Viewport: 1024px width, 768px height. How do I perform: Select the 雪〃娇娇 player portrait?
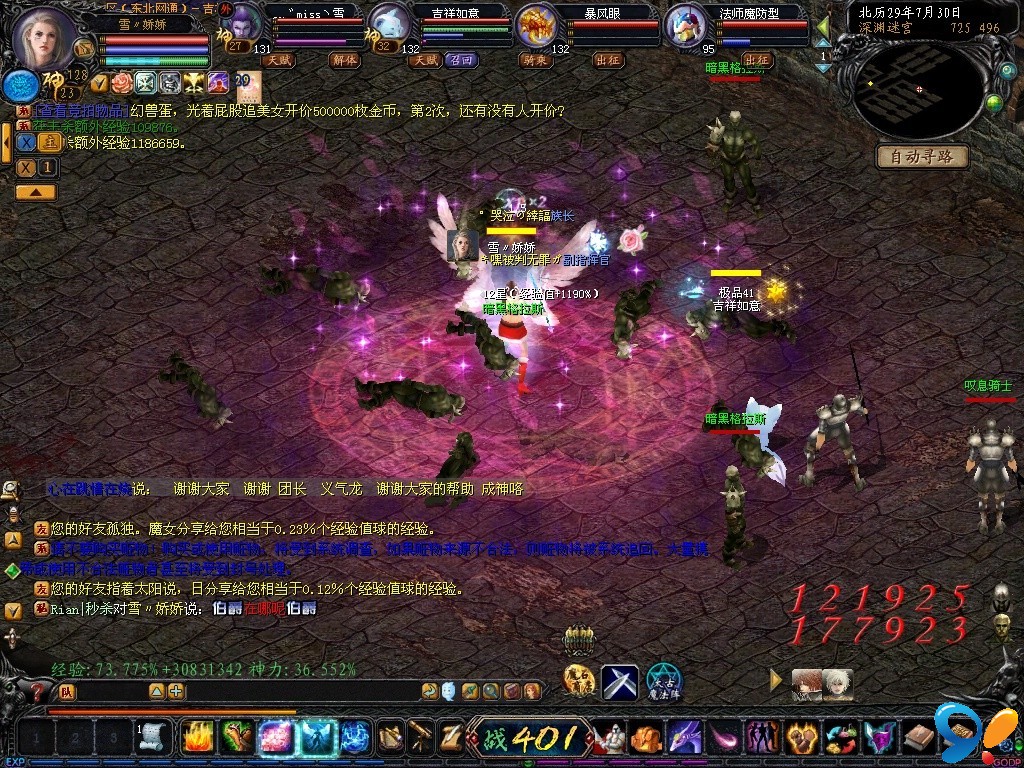pyautogui.click(x=43, y=36)
